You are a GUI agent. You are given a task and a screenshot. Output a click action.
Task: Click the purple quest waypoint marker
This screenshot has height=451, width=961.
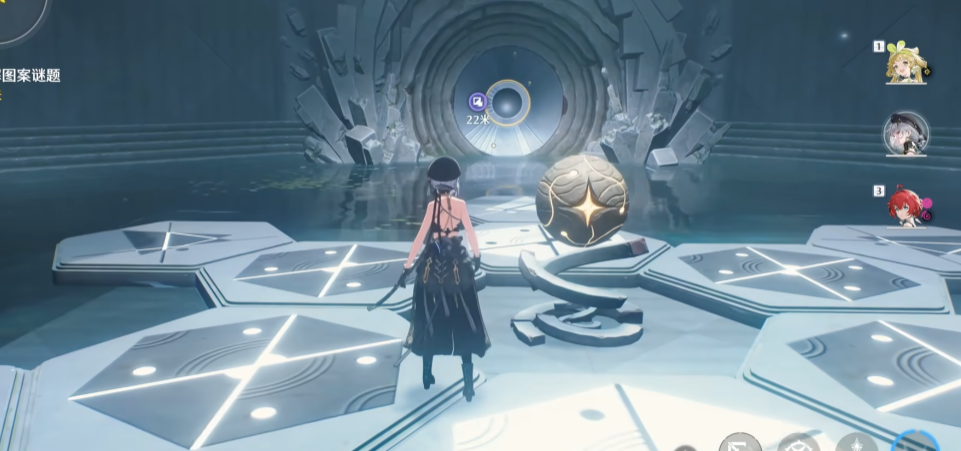click(478, 101)
